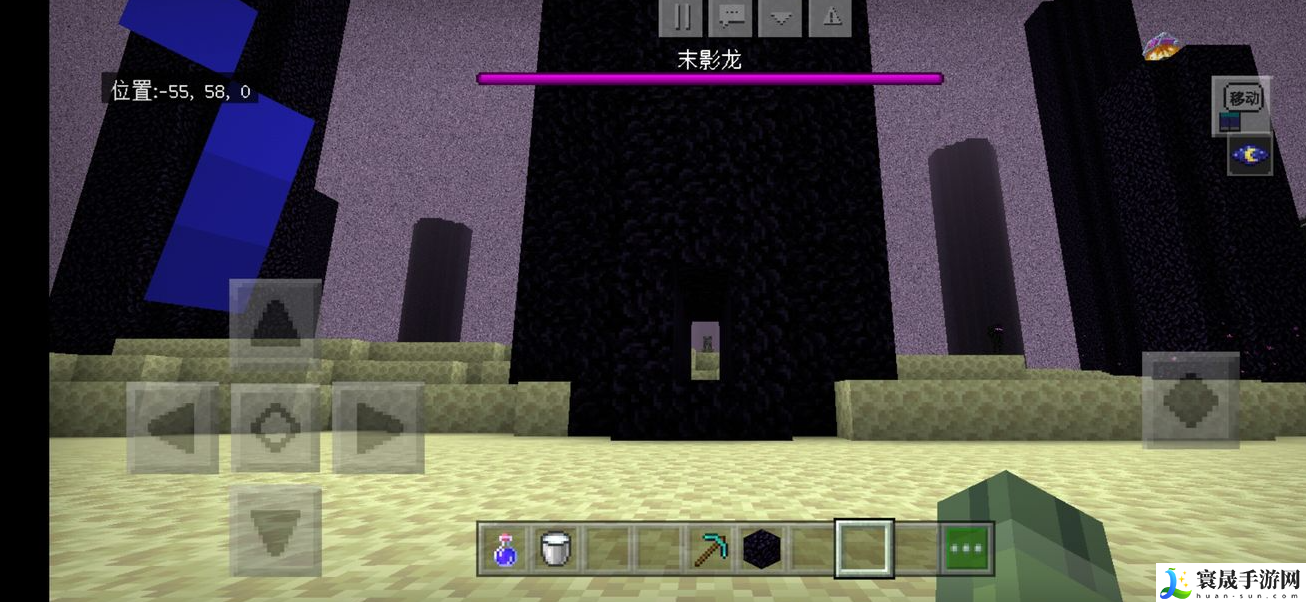Viewport: 1306px width, 602px height.
Task: Select the obsidian block hotbar slot
Action: (761, 549)
